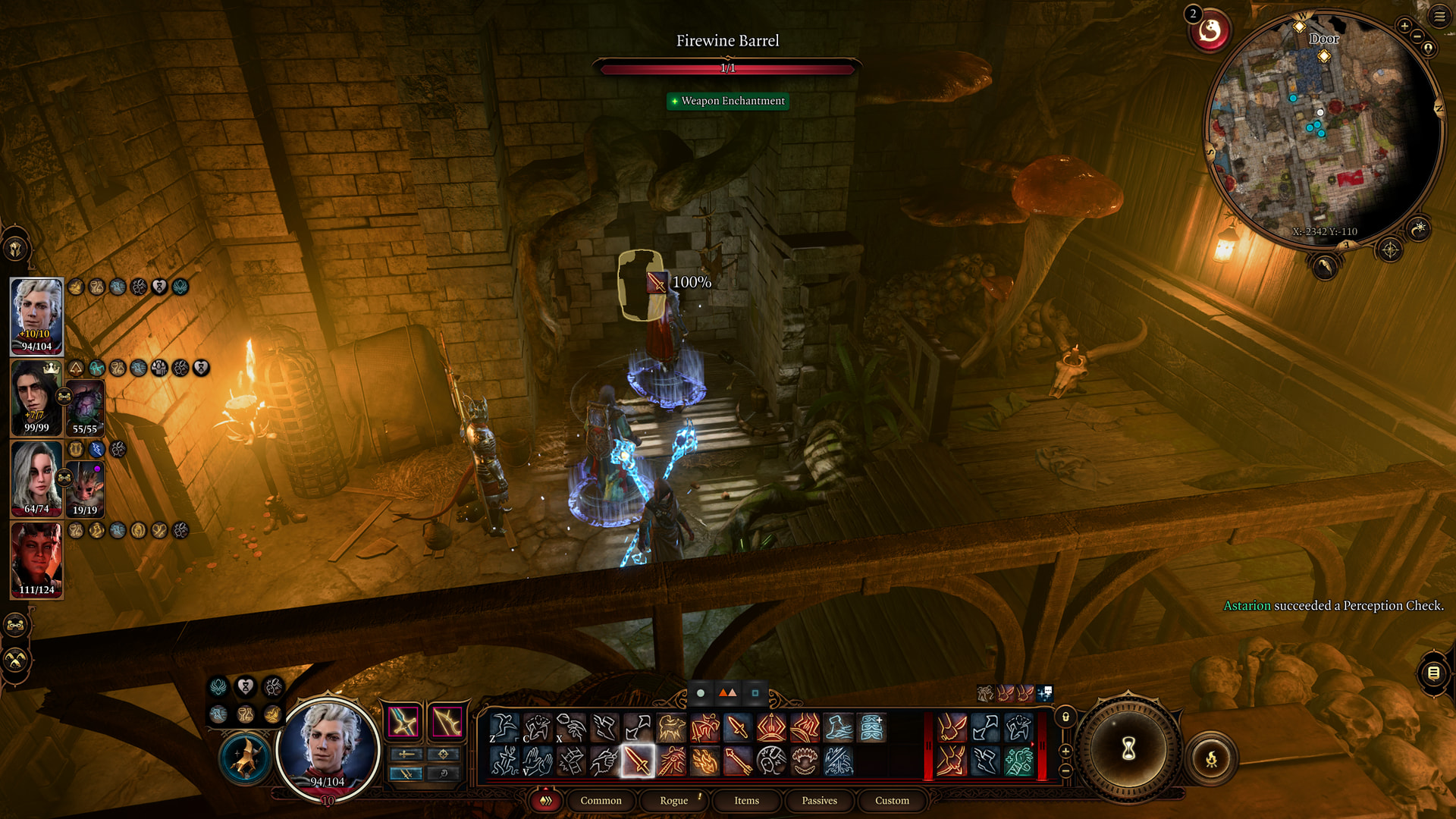The width and height of the screenshot is (1456, 819).
Task: Switch to the Common hotbar tab
Action: pos(601,800)
